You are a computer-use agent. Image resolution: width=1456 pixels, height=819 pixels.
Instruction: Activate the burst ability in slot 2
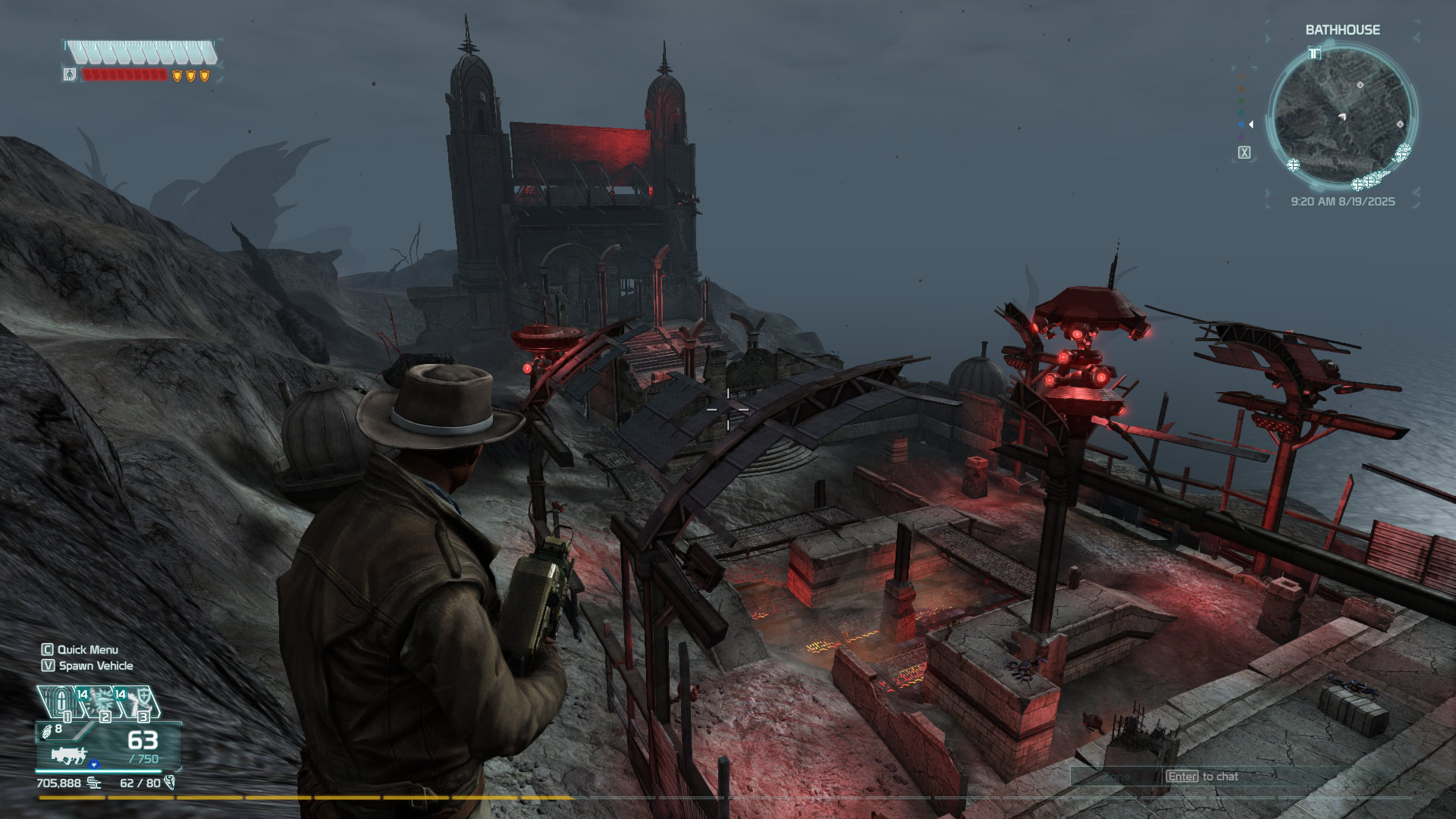(x=98, y=703)
